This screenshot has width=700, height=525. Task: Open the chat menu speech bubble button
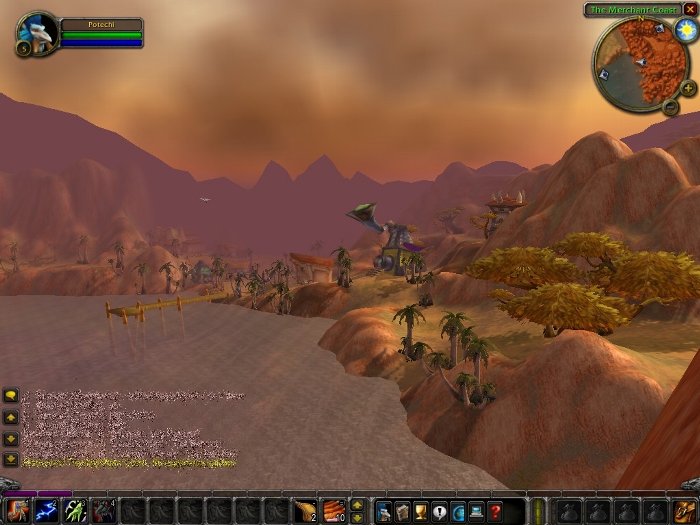[x=10, y=395]
